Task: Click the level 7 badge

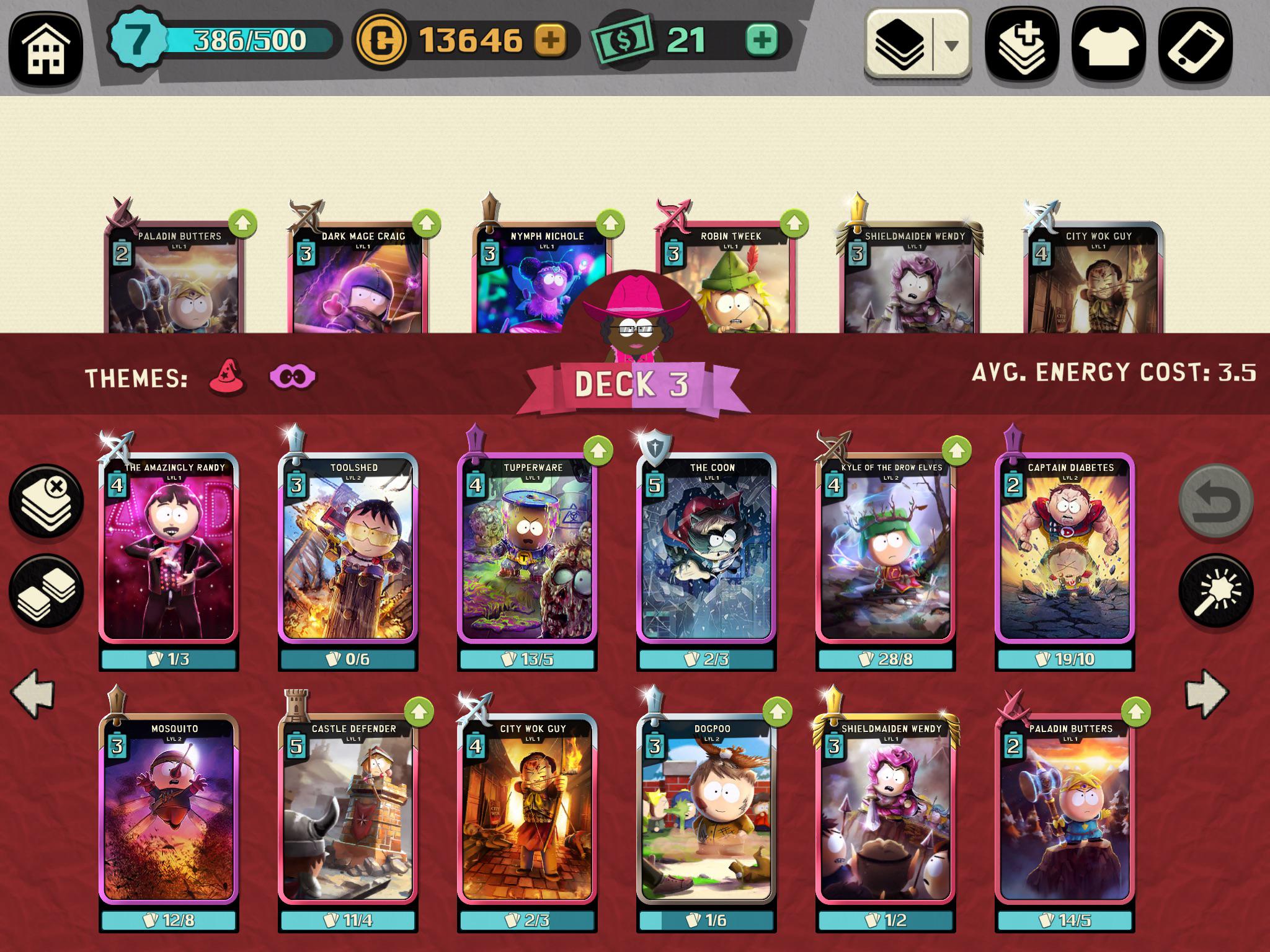Action: click(138, 39)
